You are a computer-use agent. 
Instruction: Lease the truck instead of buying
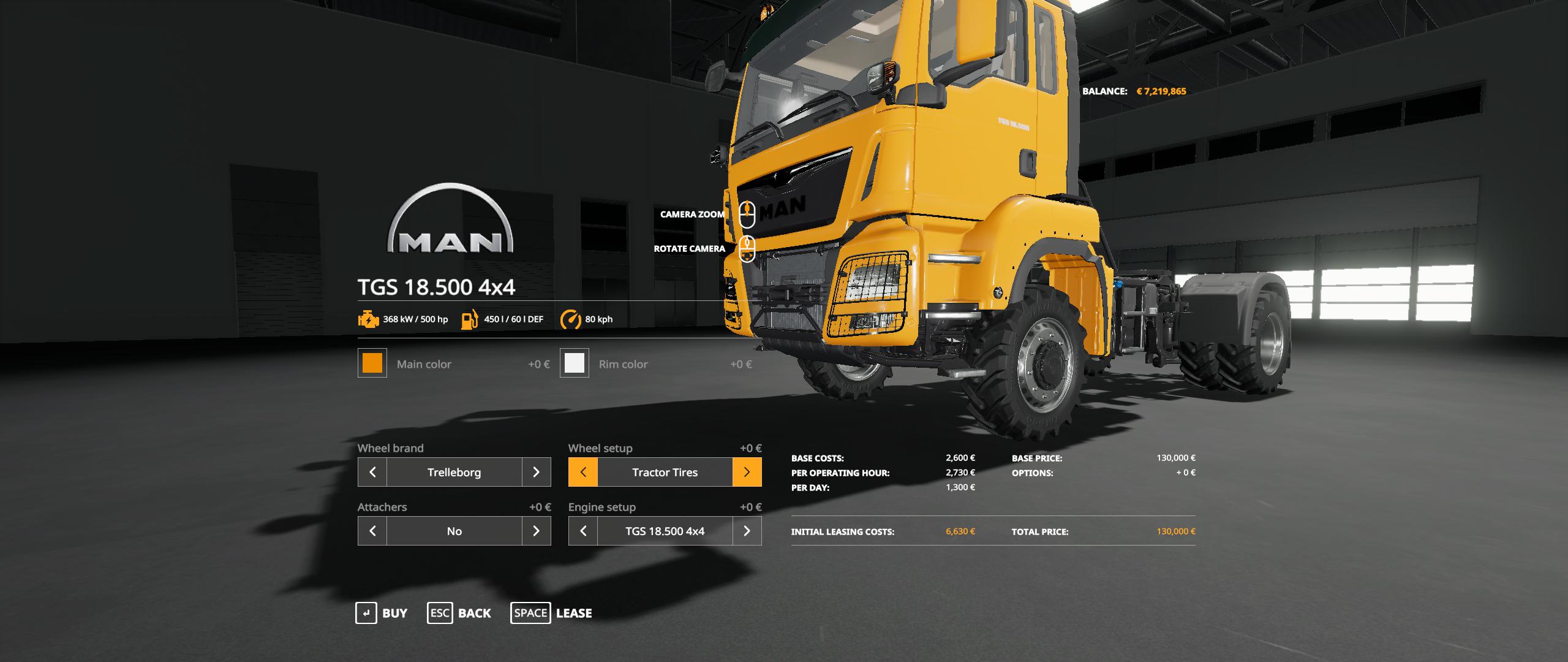click(551, 613)
